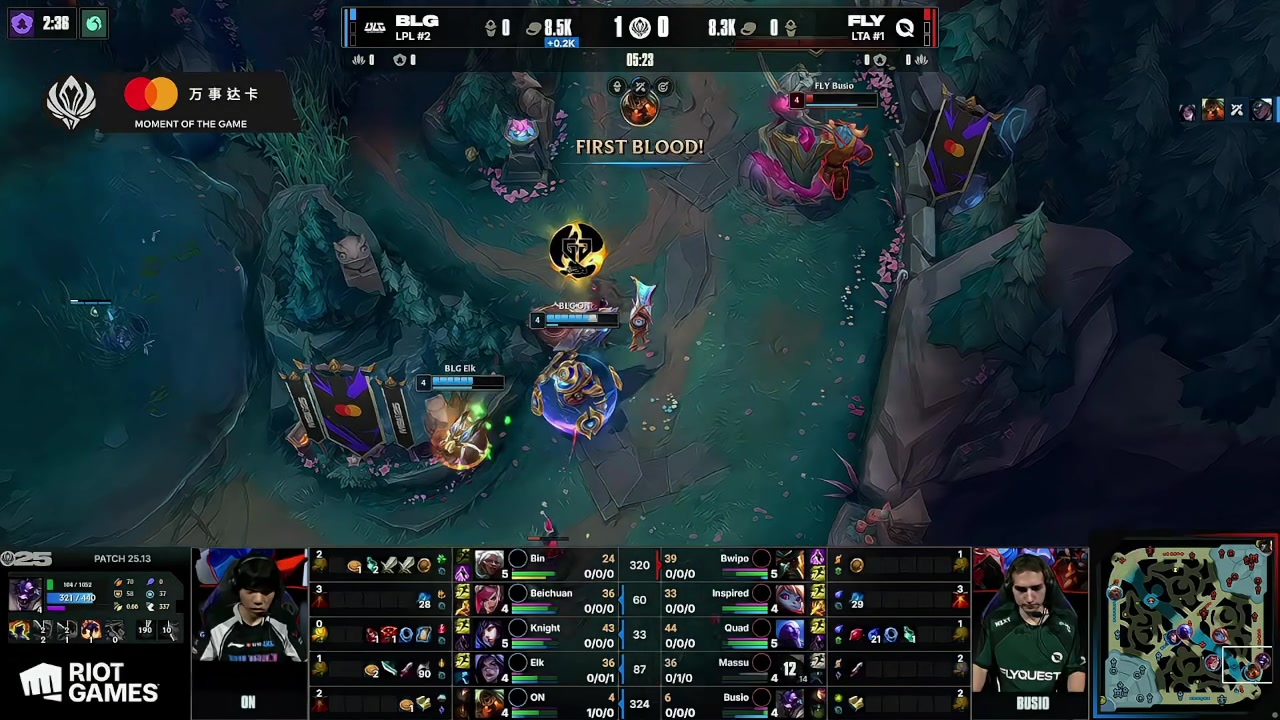Select the spectated champion's large portrait
The height and width of the screenshot is (720, 1280).
(25, 592)
